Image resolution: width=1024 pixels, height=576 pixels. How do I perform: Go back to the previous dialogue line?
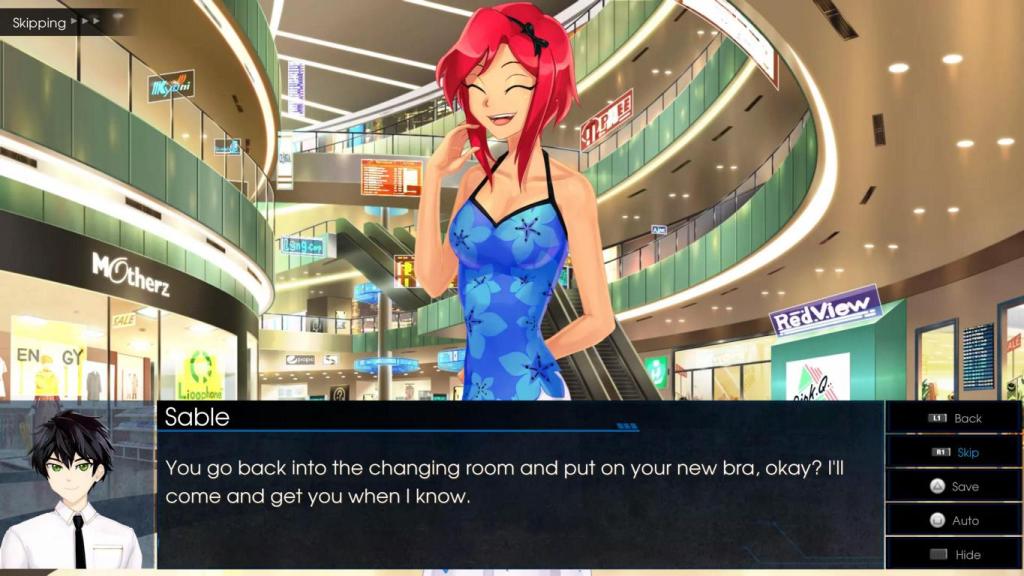tap(955, 418)
